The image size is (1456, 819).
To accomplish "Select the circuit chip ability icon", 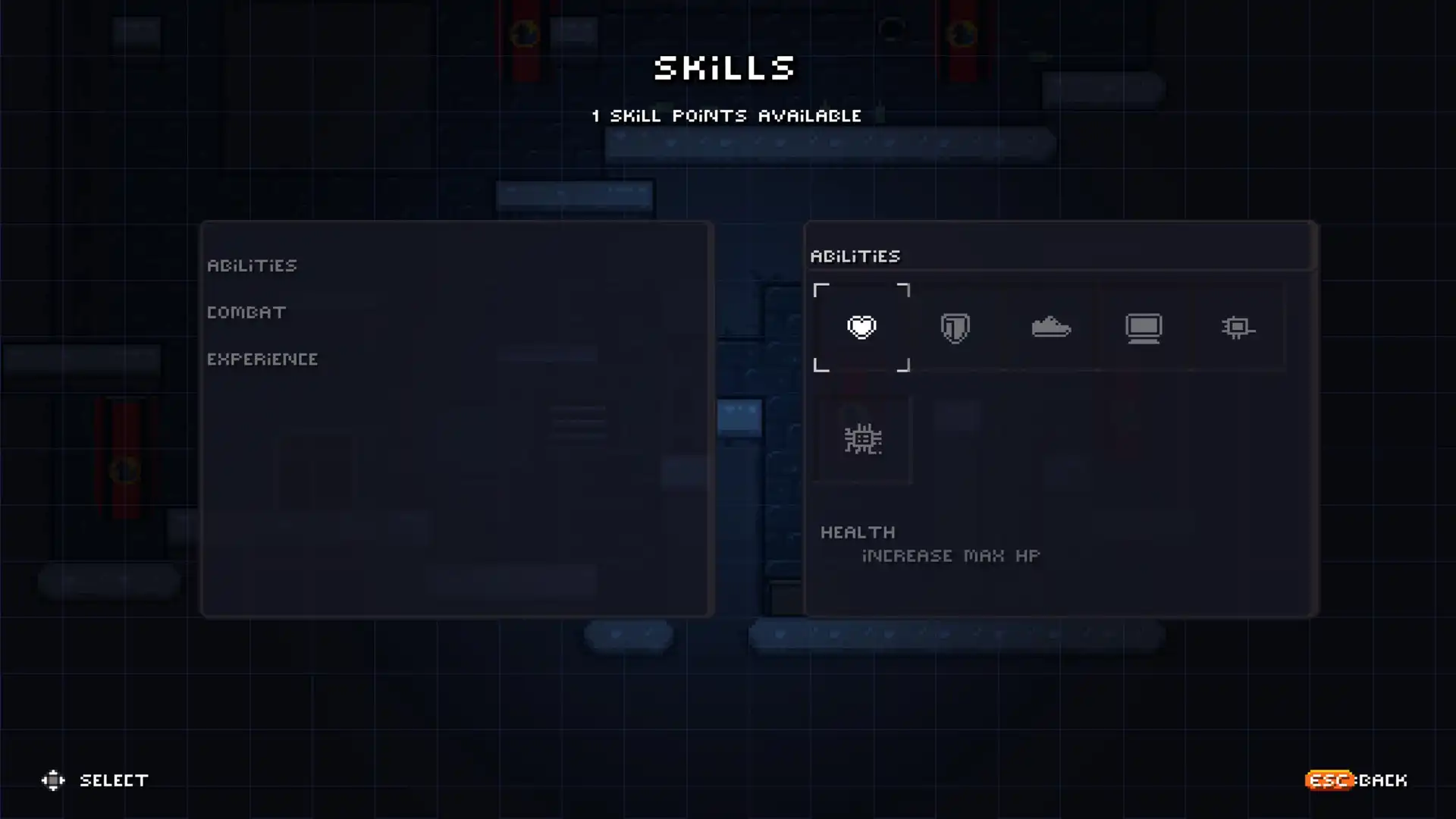I will (1238, 327).
